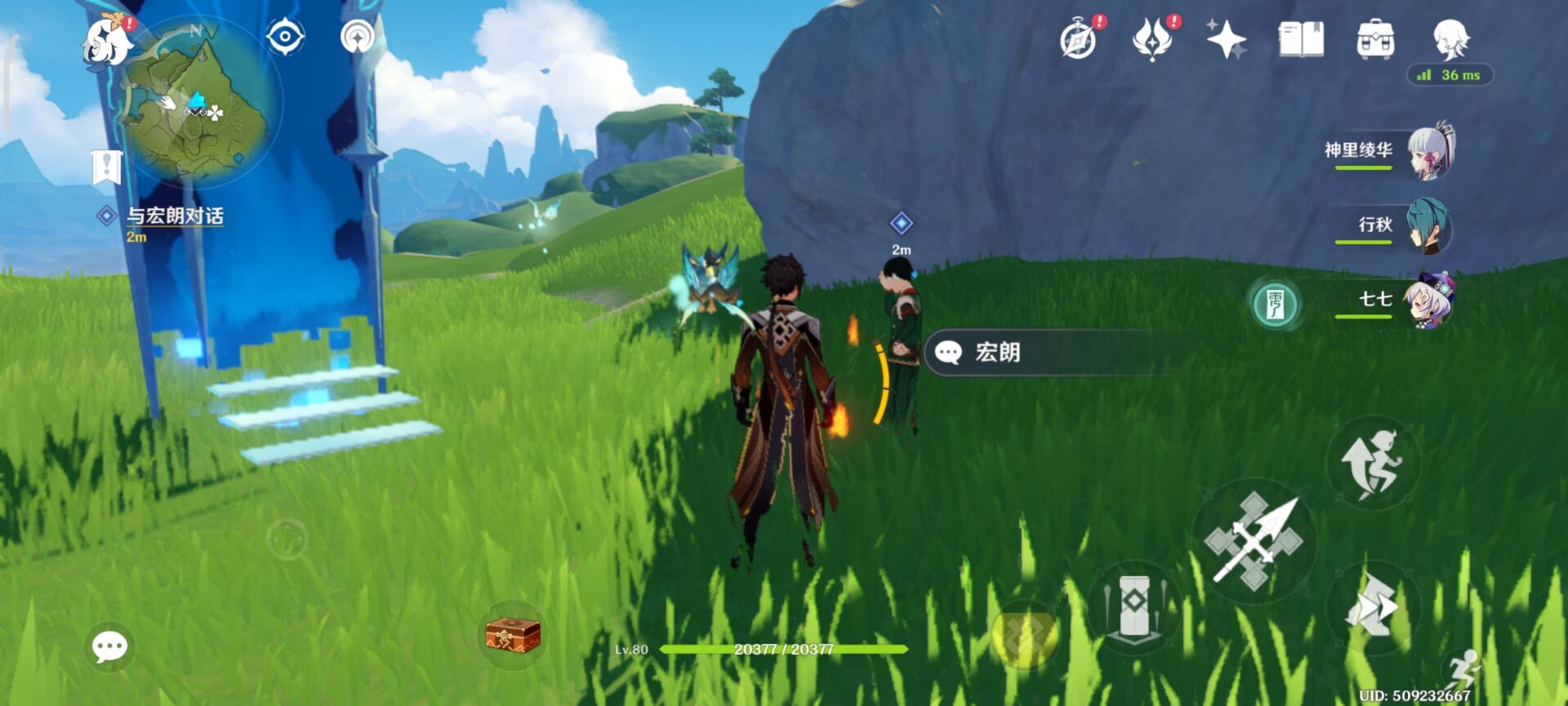Open the character profile head icon
This screenshot has width=1568, height=706.
1451,39
